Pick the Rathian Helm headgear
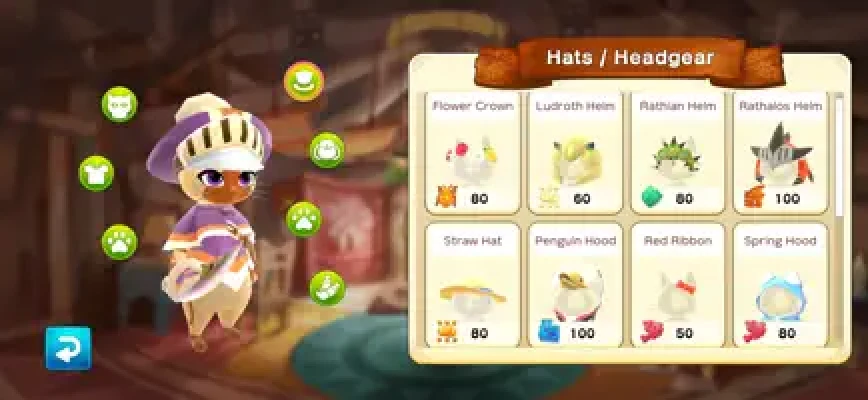The width and height of the screenshot is (868, 400). point(677,153)
